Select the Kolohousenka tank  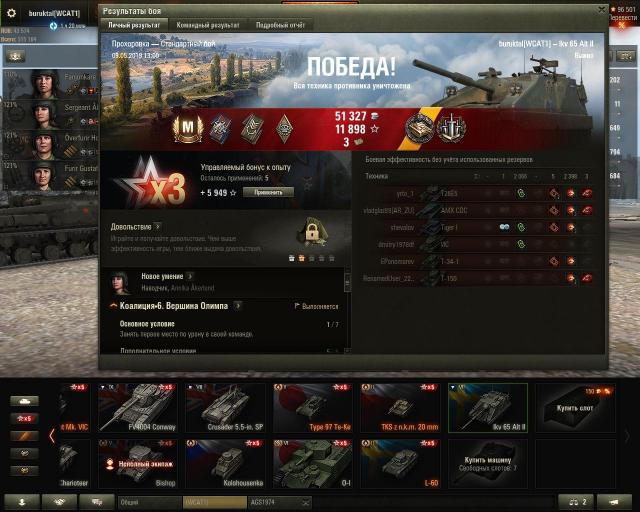pos(224,463)
